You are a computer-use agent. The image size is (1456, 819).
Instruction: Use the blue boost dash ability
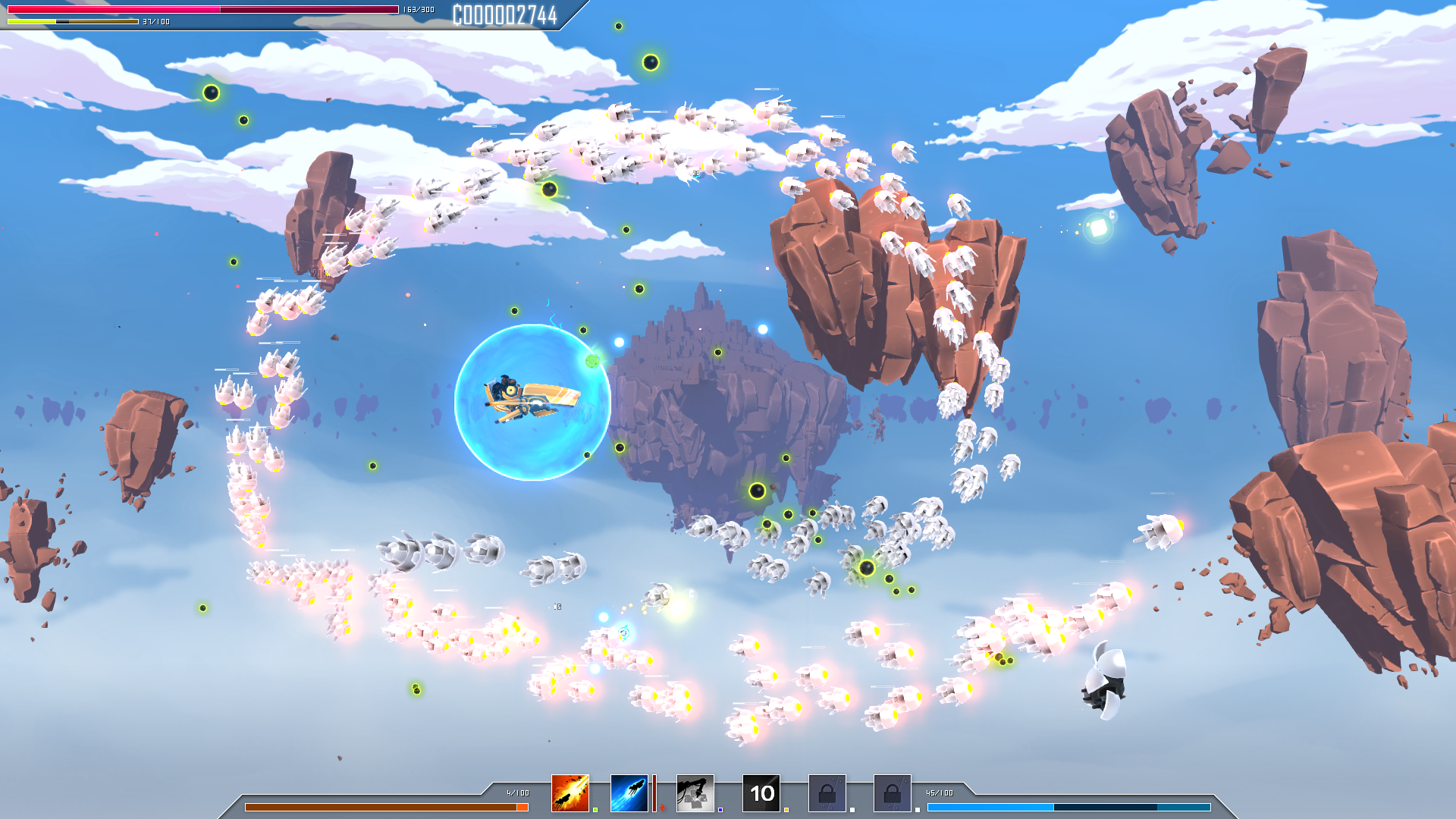pos(629,793)
